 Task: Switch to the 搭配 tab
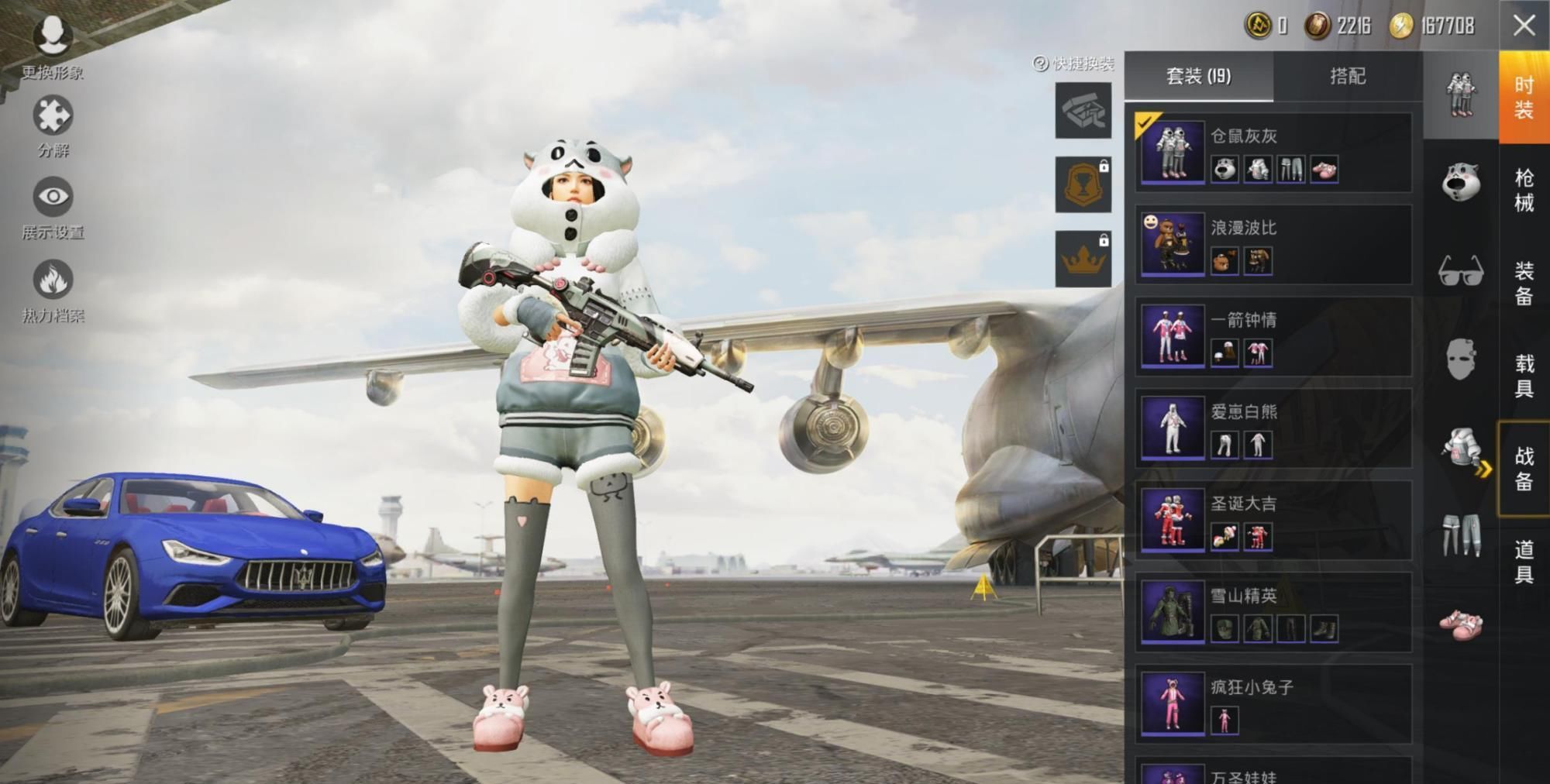coord(1347,76)
